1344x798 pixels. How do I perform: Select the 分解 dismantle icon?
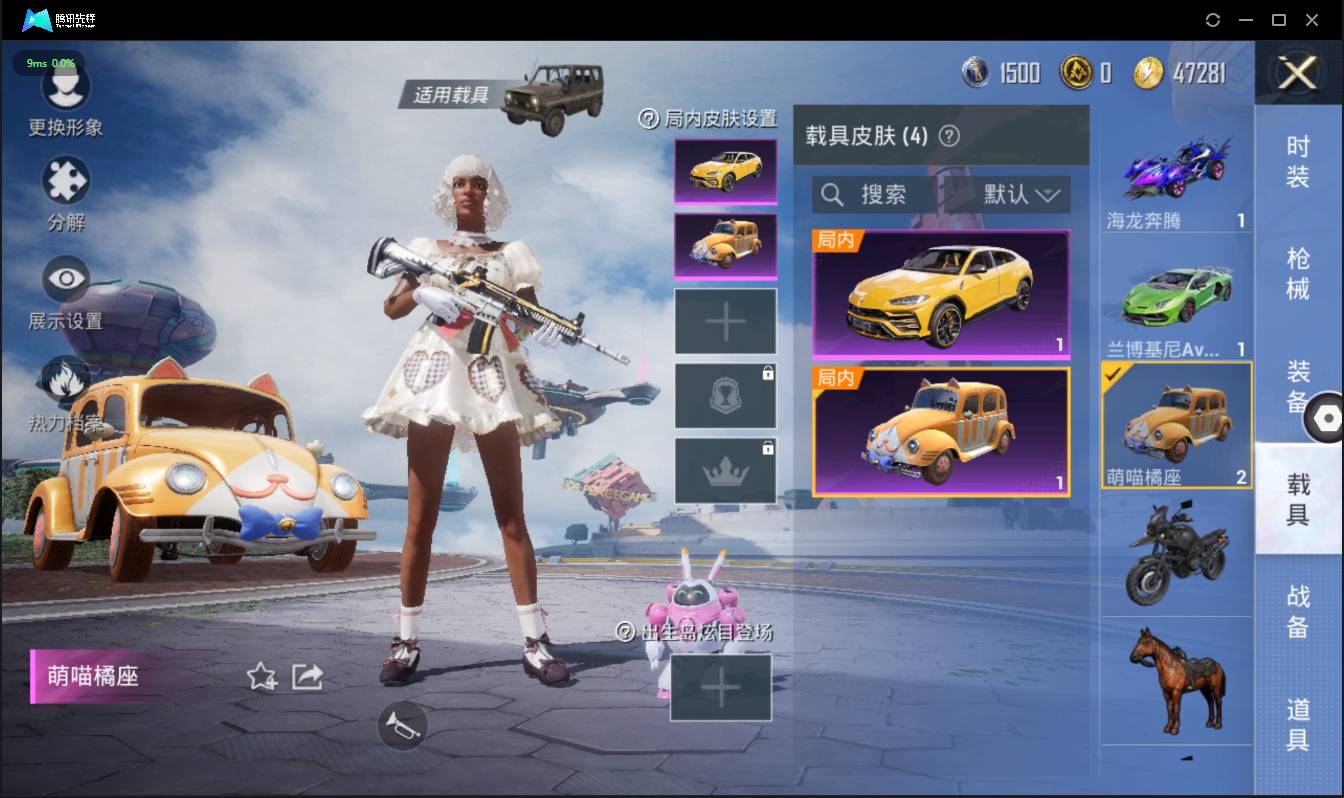[65, 183]
